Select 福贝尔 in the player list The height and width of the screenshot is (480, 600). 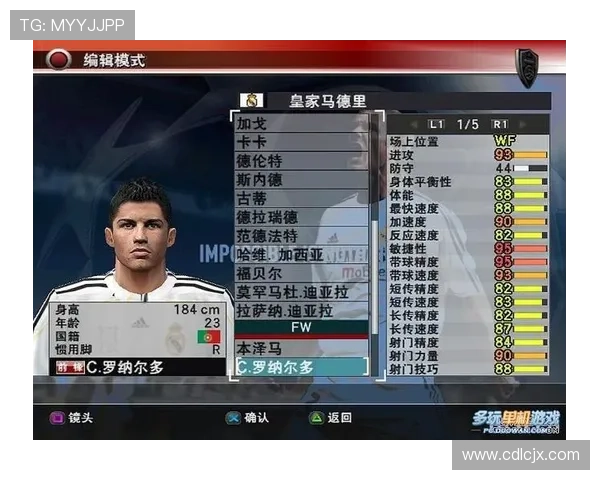click(x=302, y=273)
